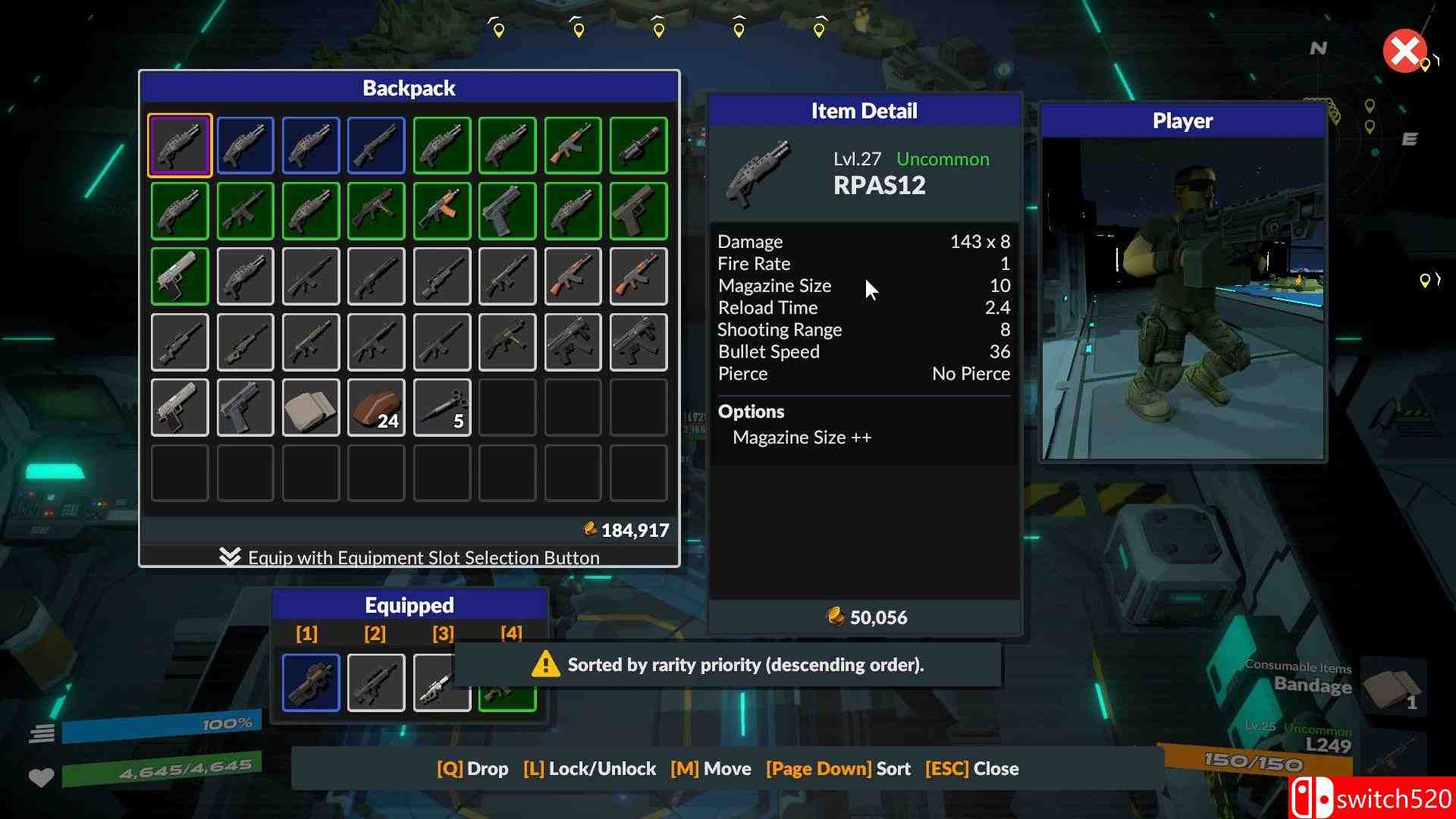The width and height of the screenshot is (1456, 819).
Task: Choose the brown item stack of 24
Action: pos(377,408)
